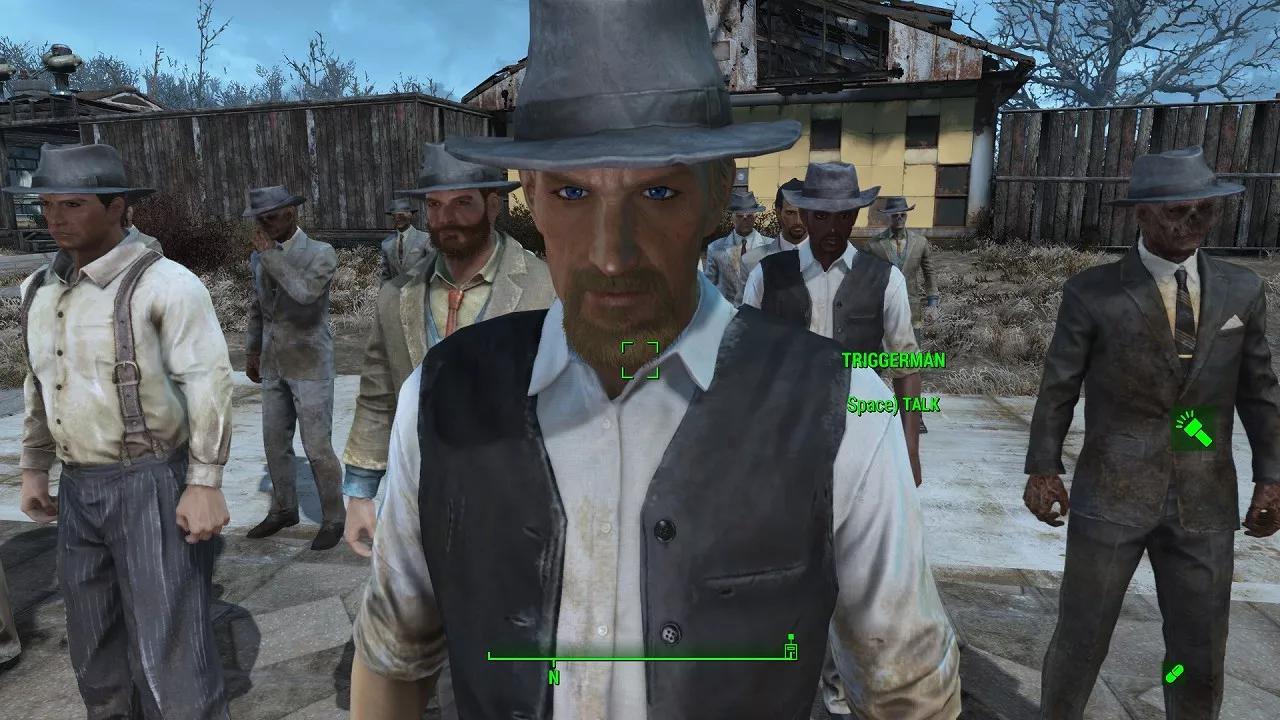Viewport: 1280px width, 720px height.
Task: Click the green flashlight HUD icon
Action: tap(1194, 428)
